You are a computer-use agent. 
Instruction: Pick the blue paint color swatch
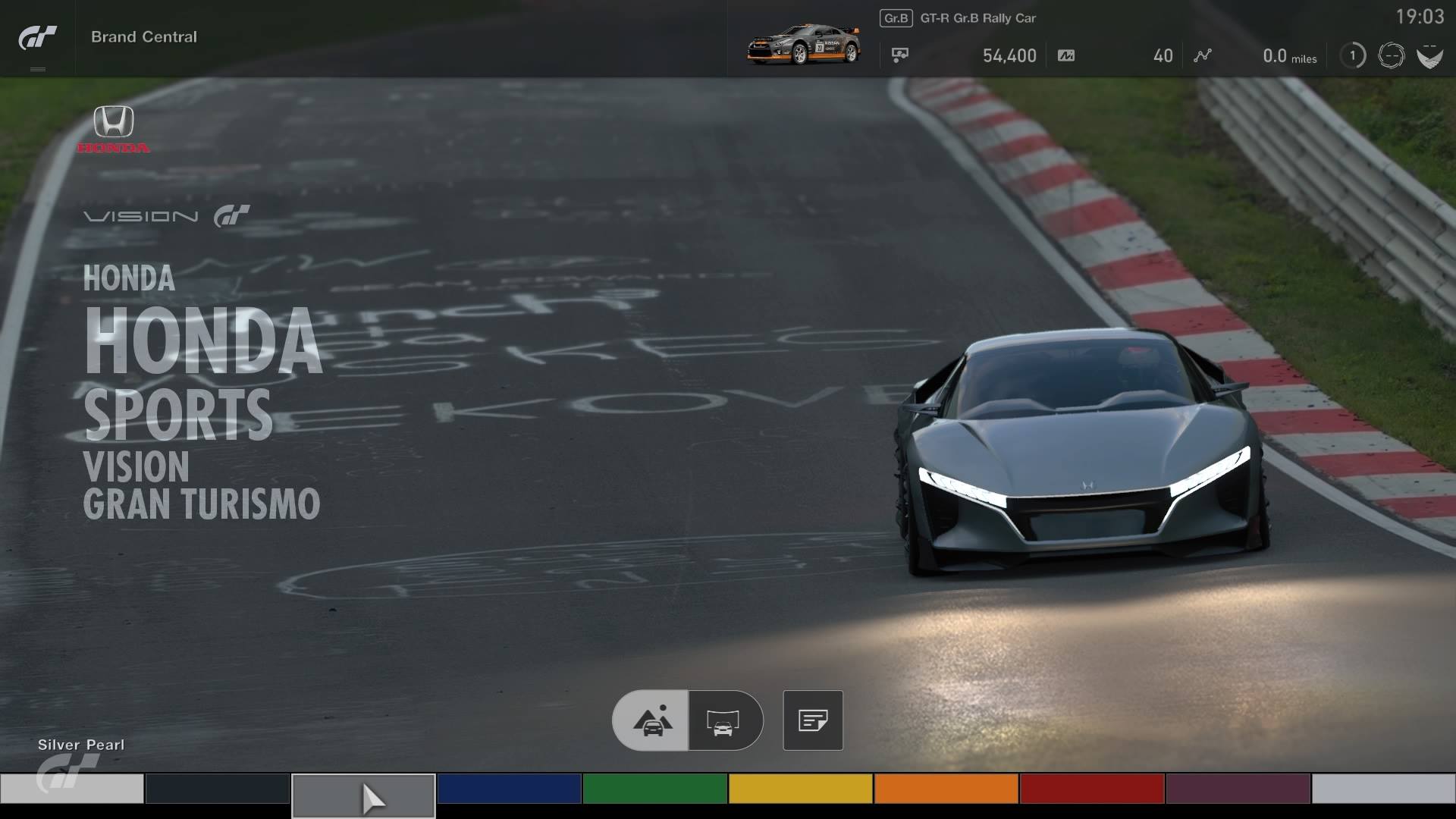(x=509, y=789)
